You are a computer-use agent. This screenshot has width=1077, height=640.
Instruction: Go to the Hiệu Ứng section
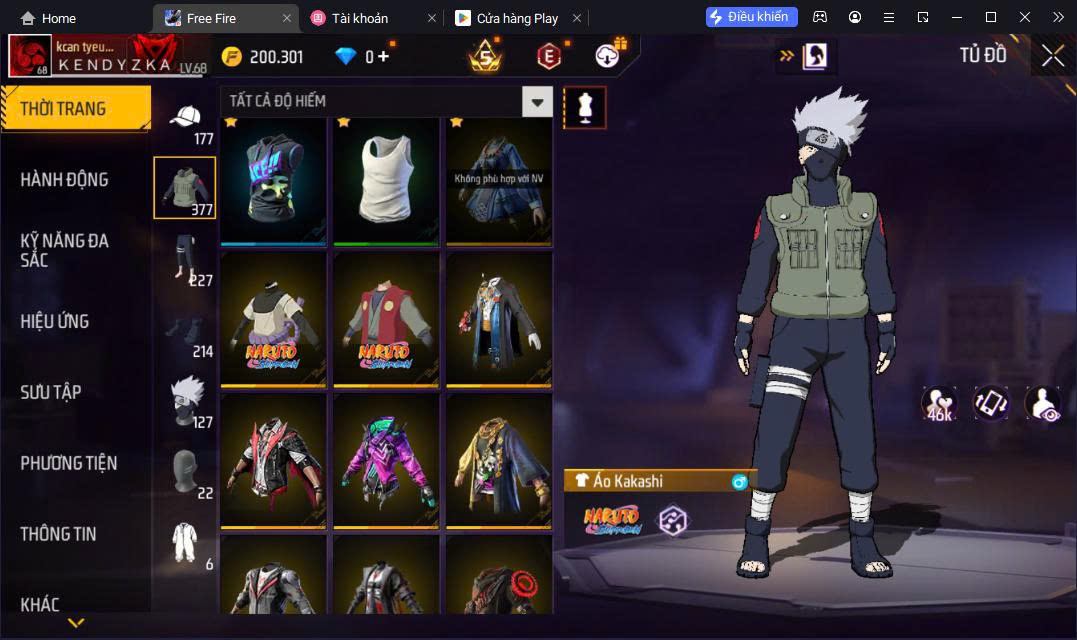55,321
